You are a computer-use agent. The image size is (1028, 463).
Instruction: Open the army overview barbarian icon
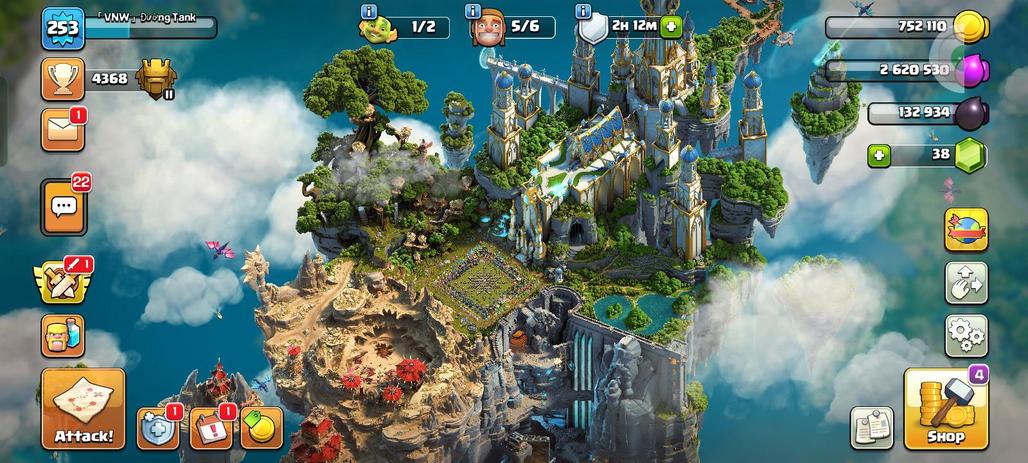coord(62,336)
